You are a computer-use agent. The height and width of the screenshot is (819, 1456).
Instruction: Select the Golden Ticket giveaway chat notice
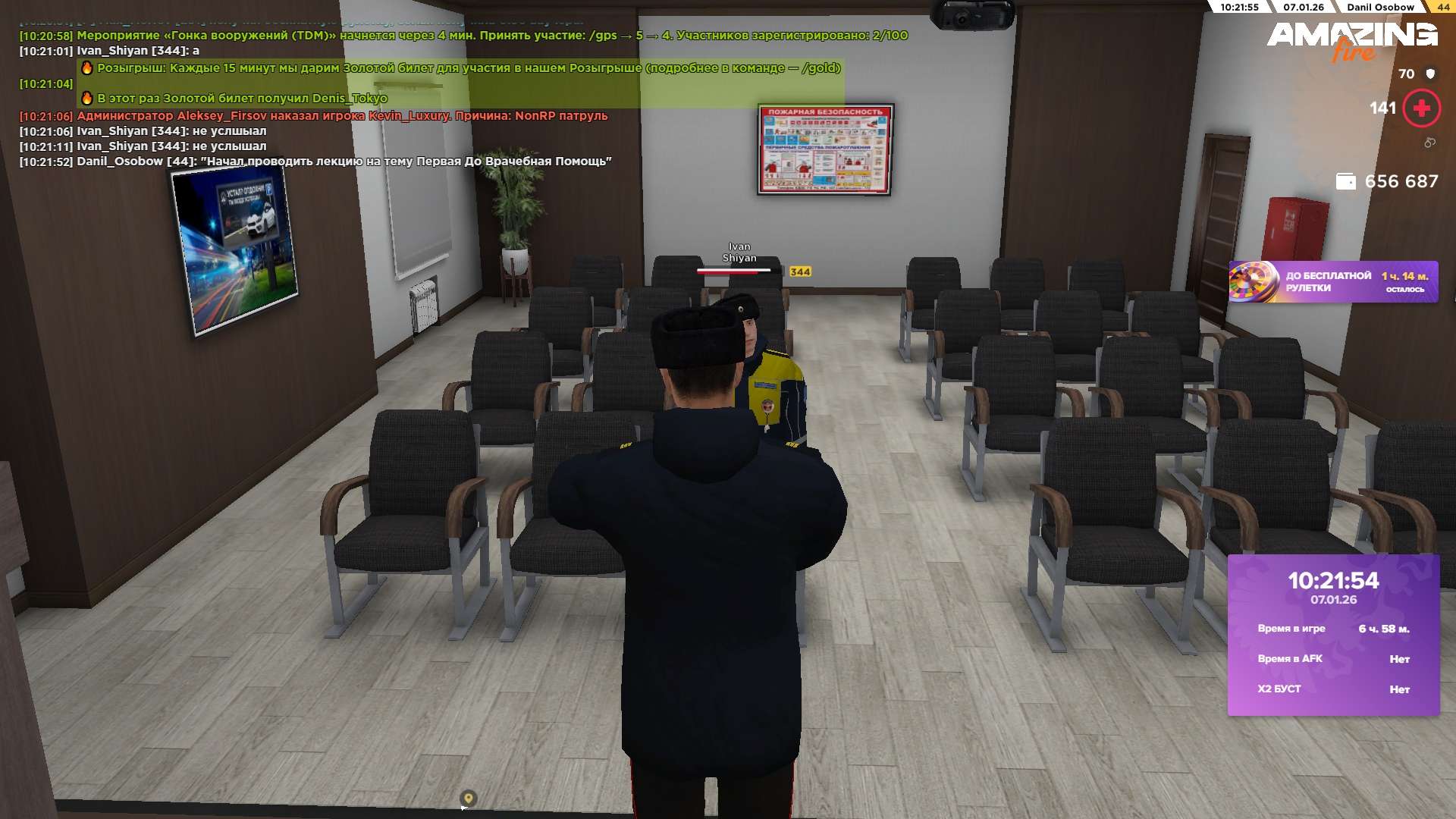tap(468, 68)
